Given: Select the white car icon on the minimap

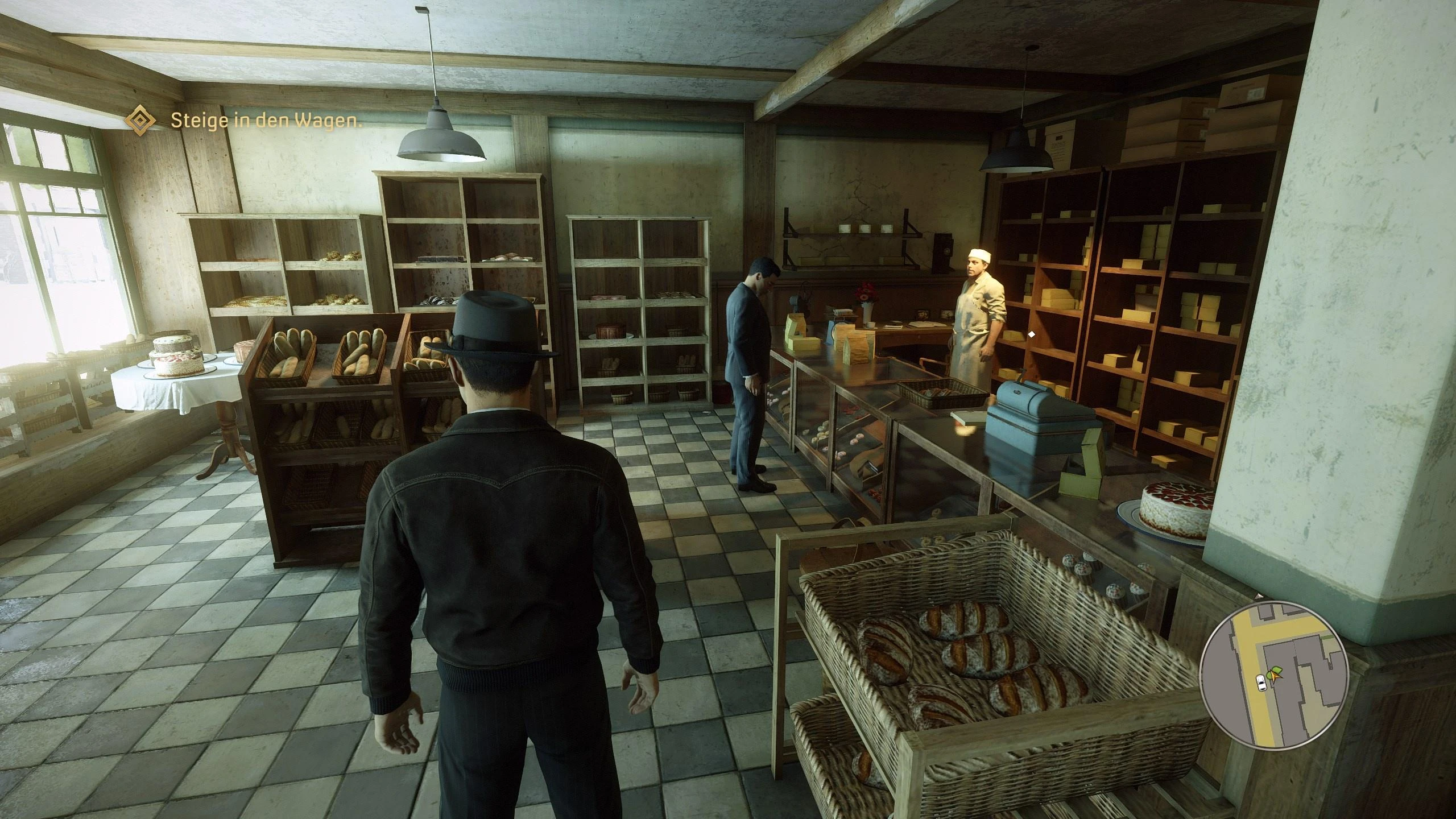Looking at the screenshot, I should click(x=1262, y=682).
